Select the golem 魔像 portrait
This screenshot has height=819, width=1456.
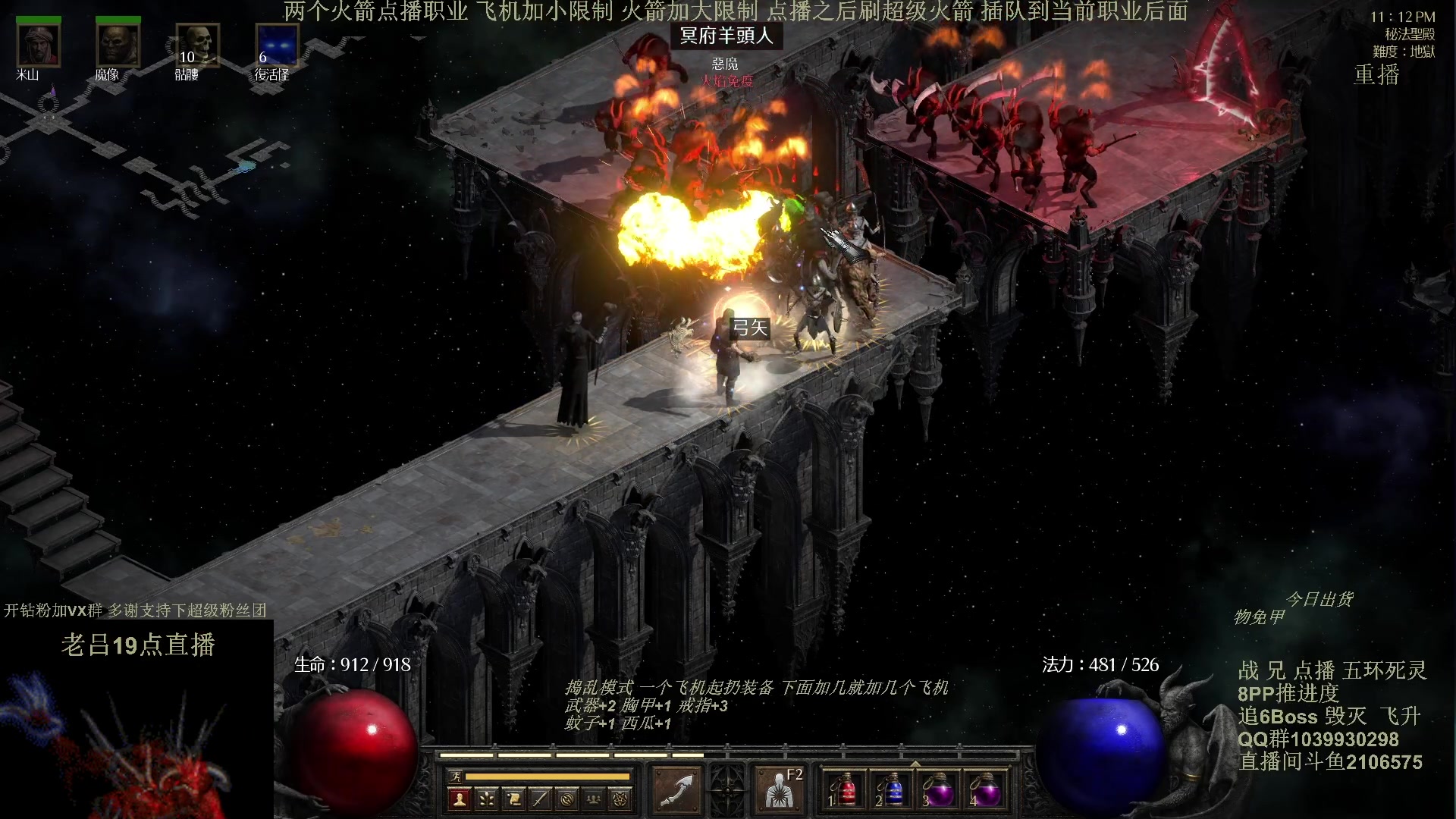(118, 45)
